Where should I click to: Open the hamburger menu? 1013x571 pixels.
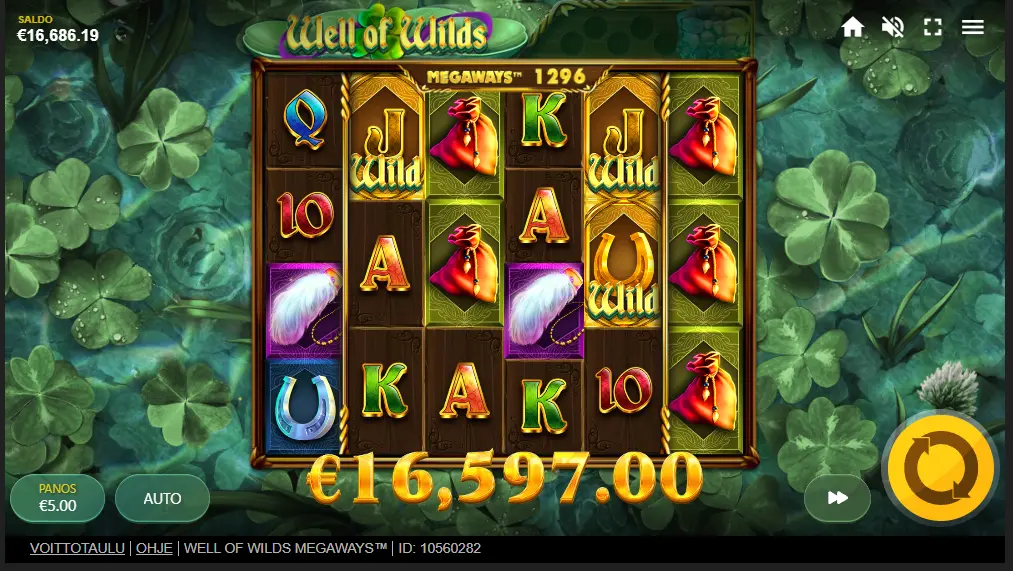pyautogui.click(x=973, y=27)
